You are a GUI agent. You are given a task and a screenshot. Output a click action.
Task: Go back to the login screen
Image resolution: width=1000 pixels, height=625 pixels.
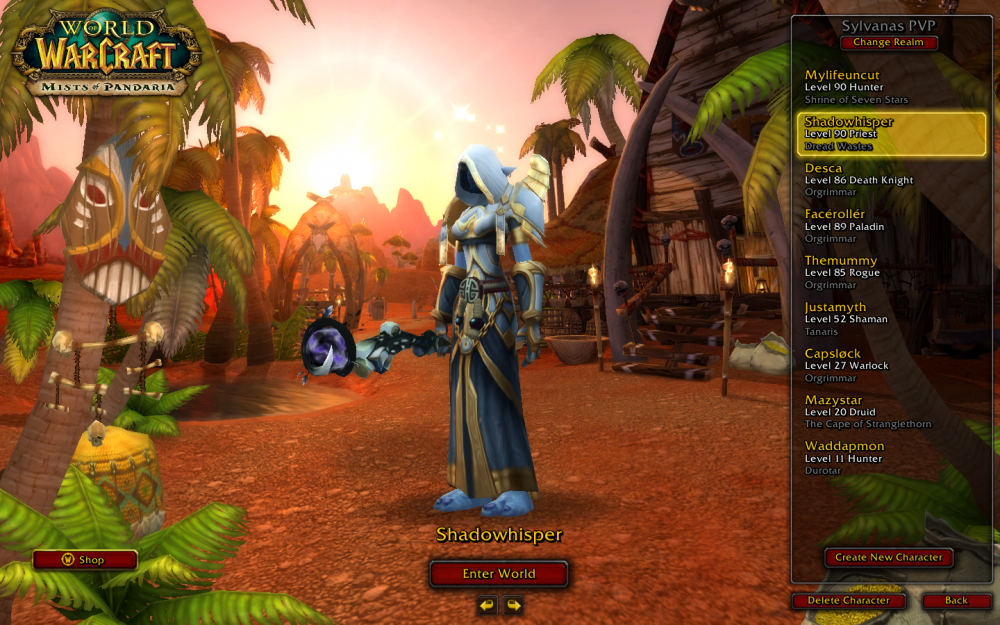956,601
